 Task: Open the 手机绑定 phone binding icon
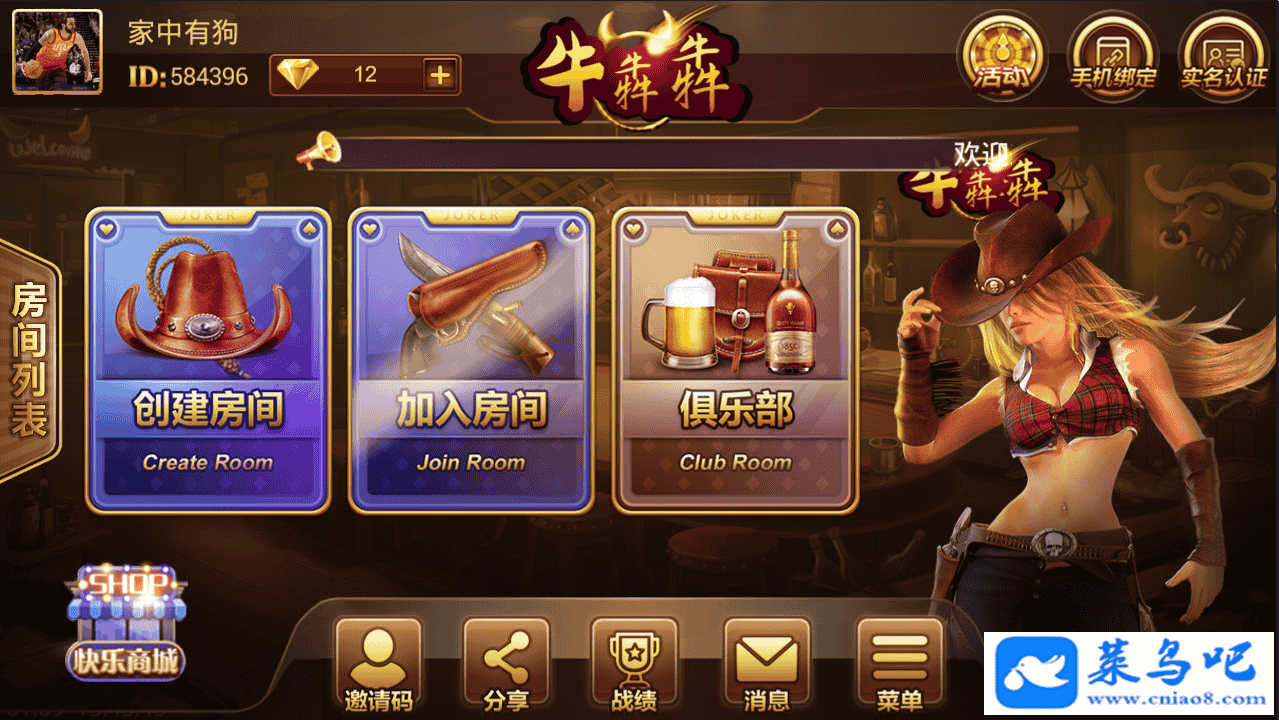click(1112, 56)
